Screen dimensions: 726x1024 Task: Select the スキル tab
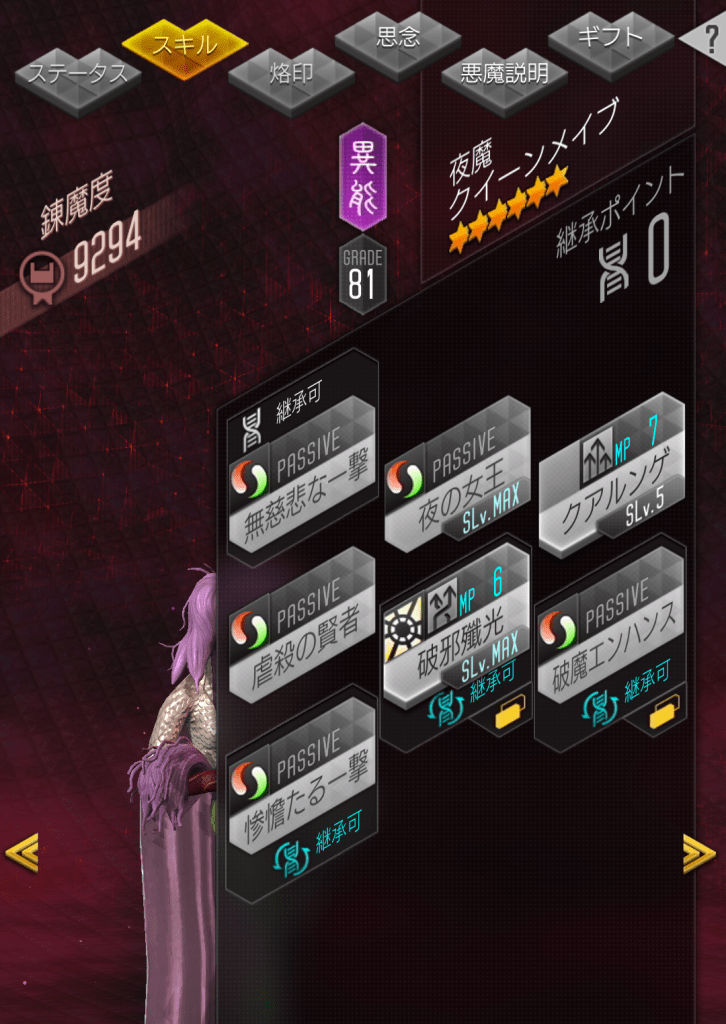(185, 45)
